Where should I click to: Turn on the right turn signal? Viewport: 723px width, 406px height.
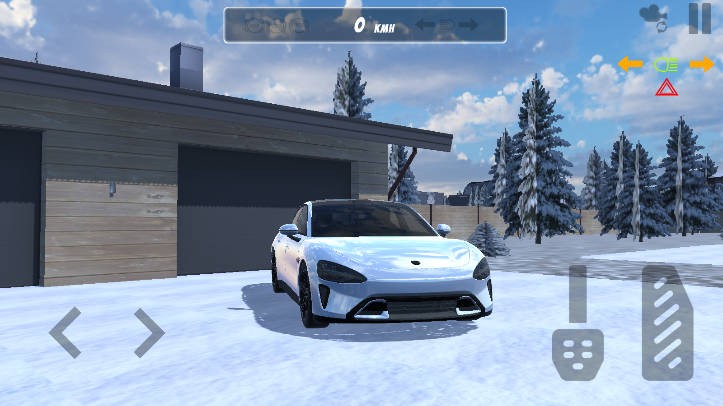(x=702, y=64)
